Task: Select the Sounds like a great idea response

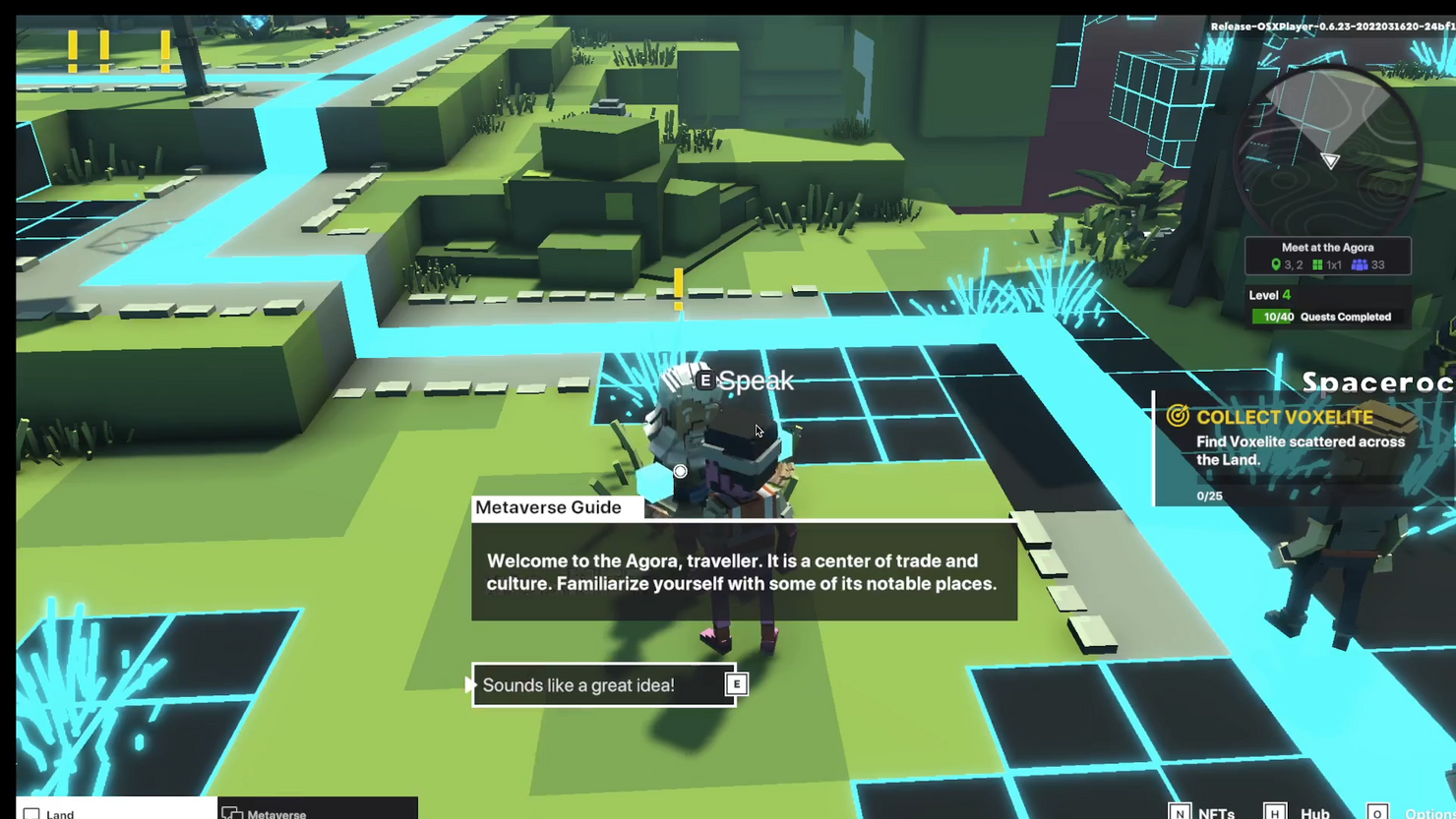Action: tap(578, 684)
